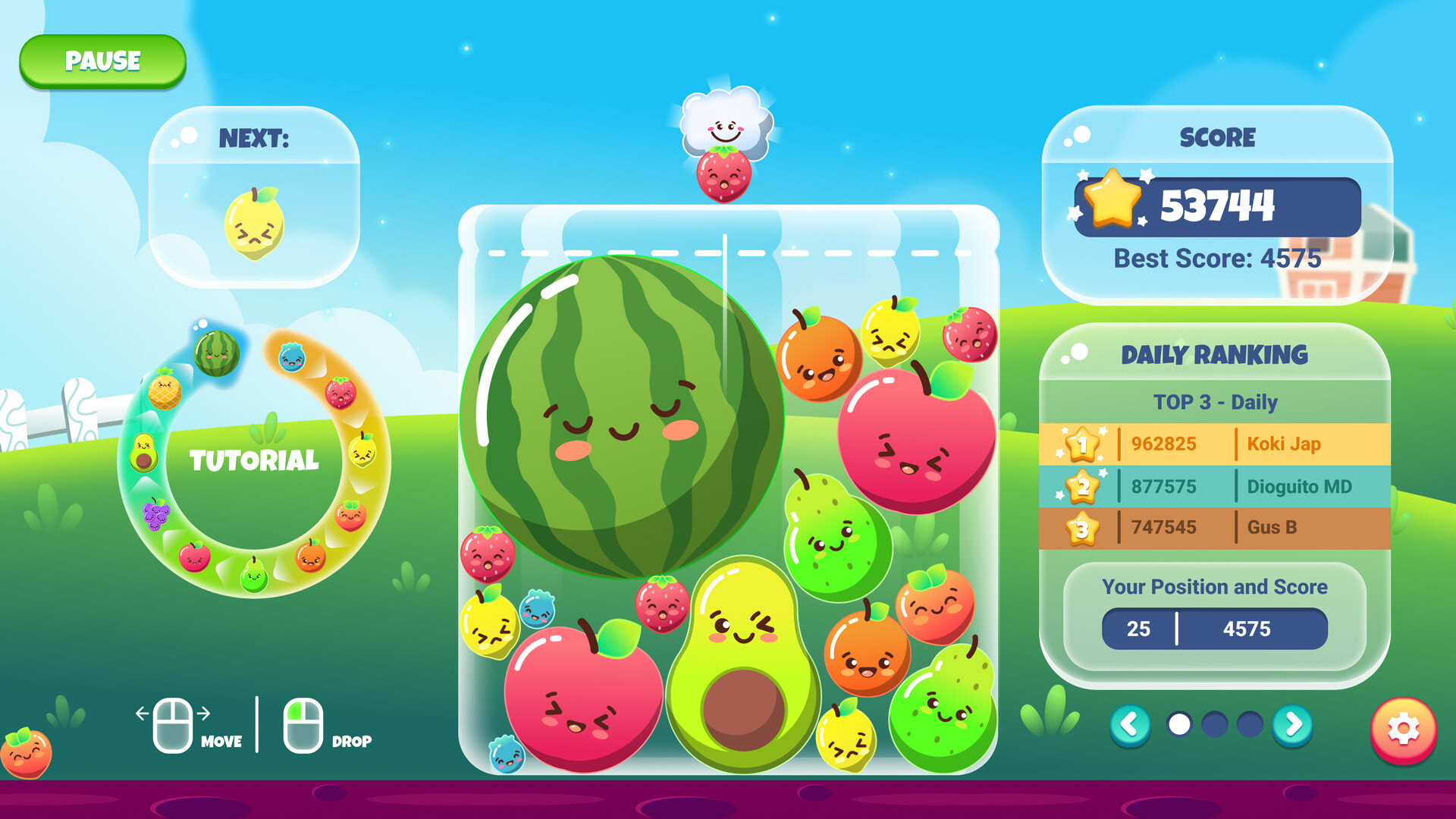Image resolution: width=1456 pixels, height=819 pixels.
Task: Click the Best Score text link
Action: pos(1217,259)
